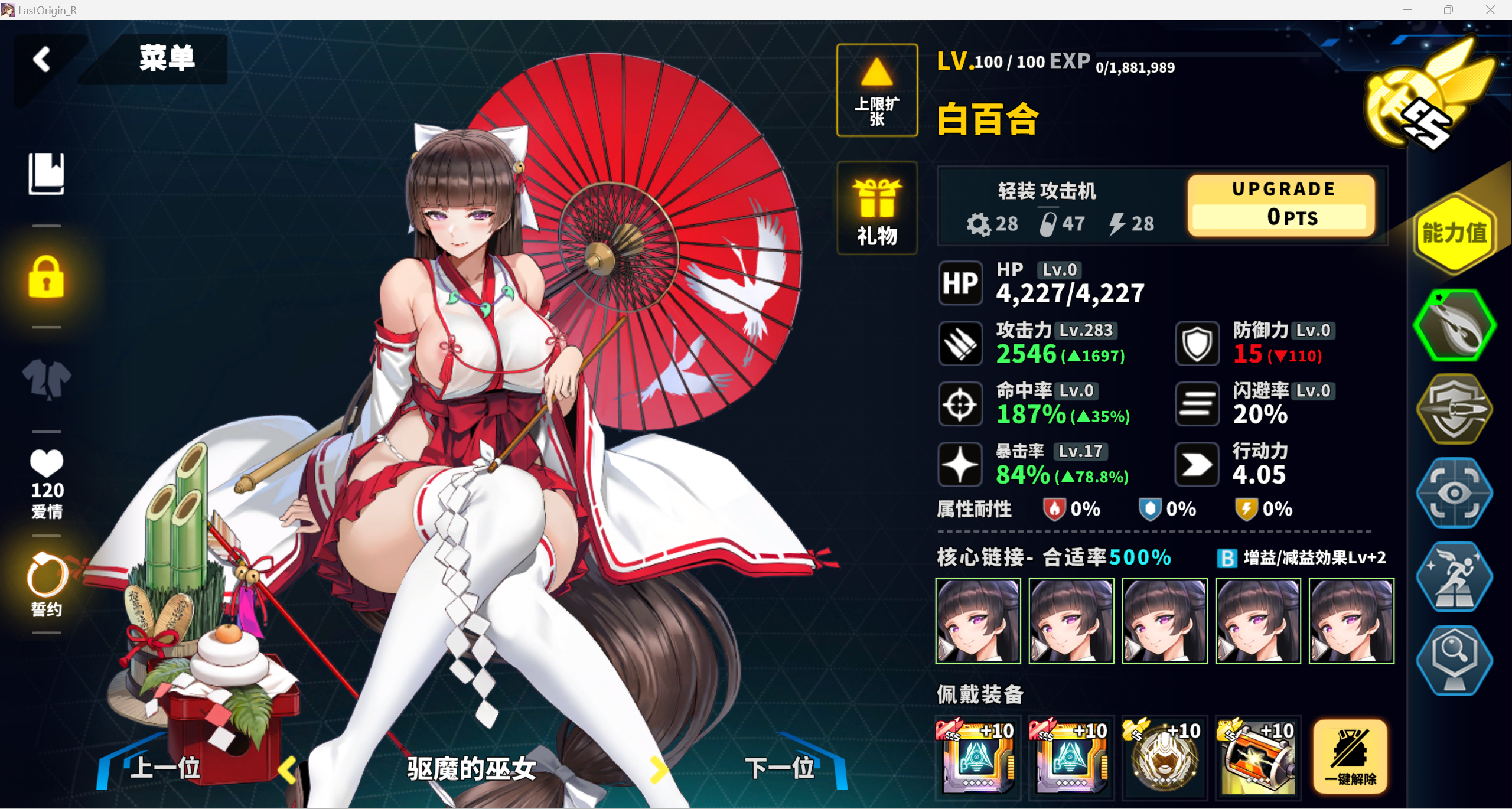Open the magnifying glass hexagon tab
Image resolution: width=1512 pixels, height=809 pixels.
[1454, 660]
